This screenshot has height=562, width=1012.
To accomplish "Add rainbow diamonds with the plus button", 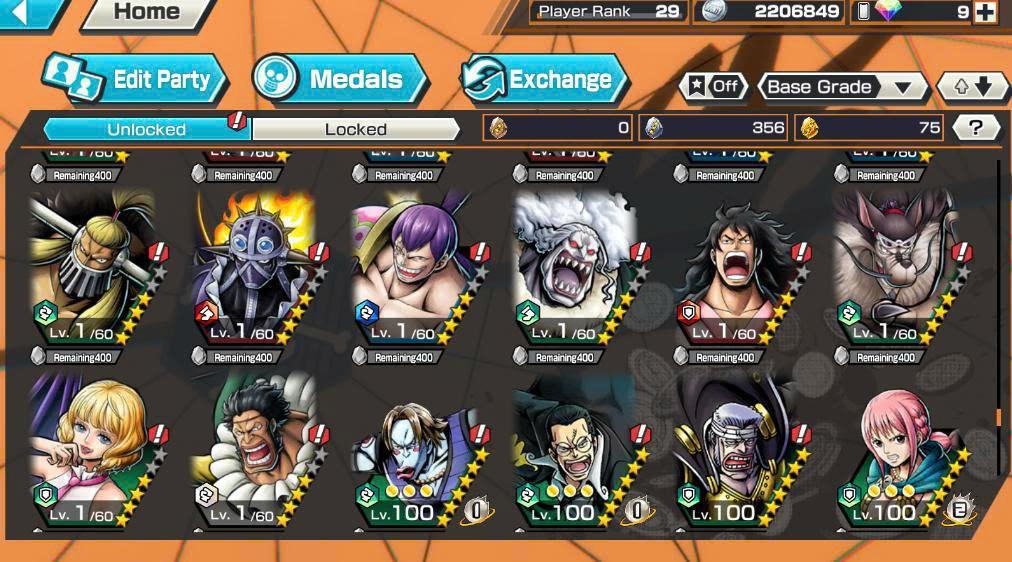I will point(985,12).
